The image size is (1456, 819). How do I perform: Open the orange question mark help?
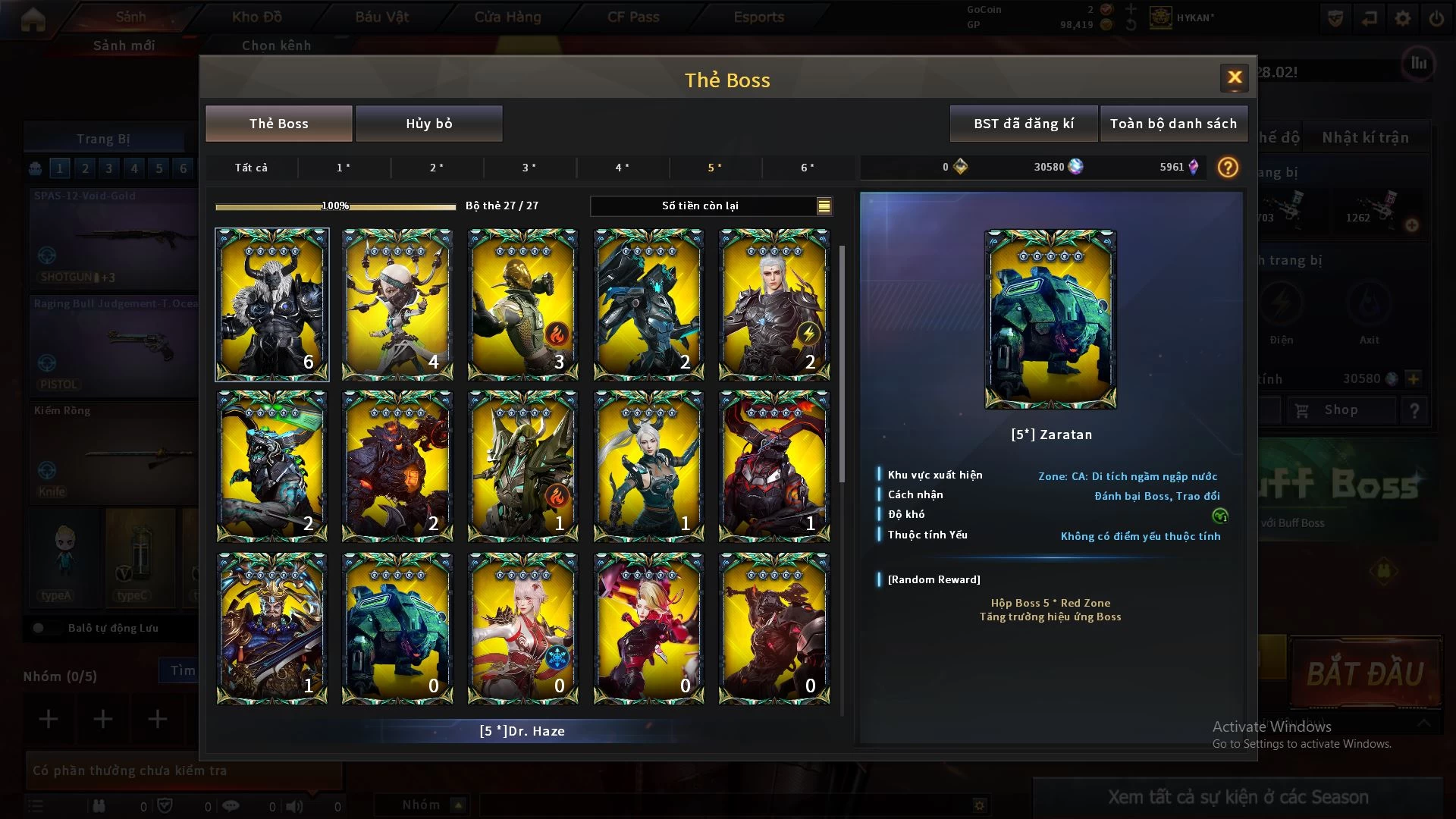coord(1227,167)
